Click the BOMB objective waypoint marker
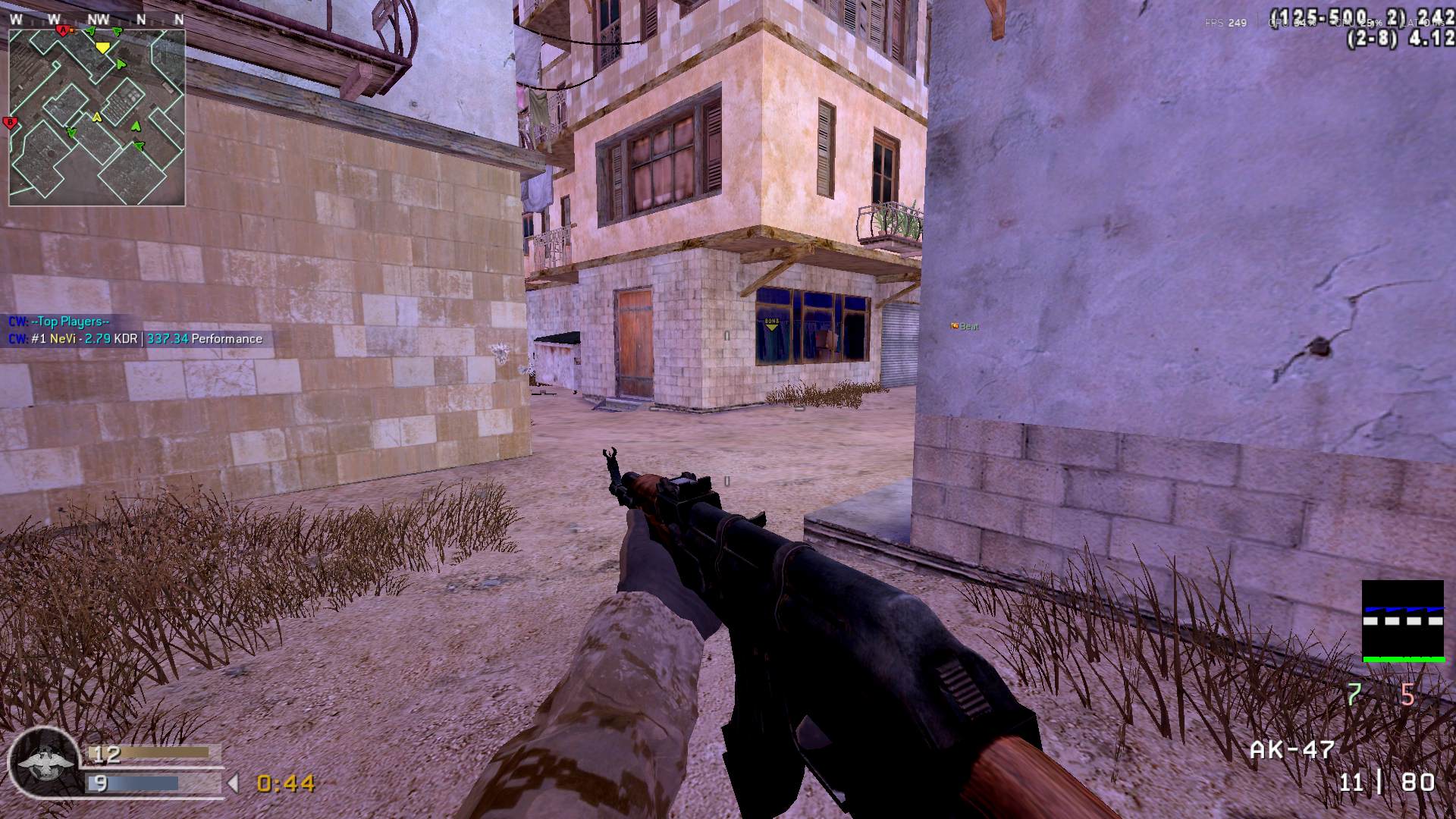Viewport: 1456px width, 819px height. tap(772, 323)
